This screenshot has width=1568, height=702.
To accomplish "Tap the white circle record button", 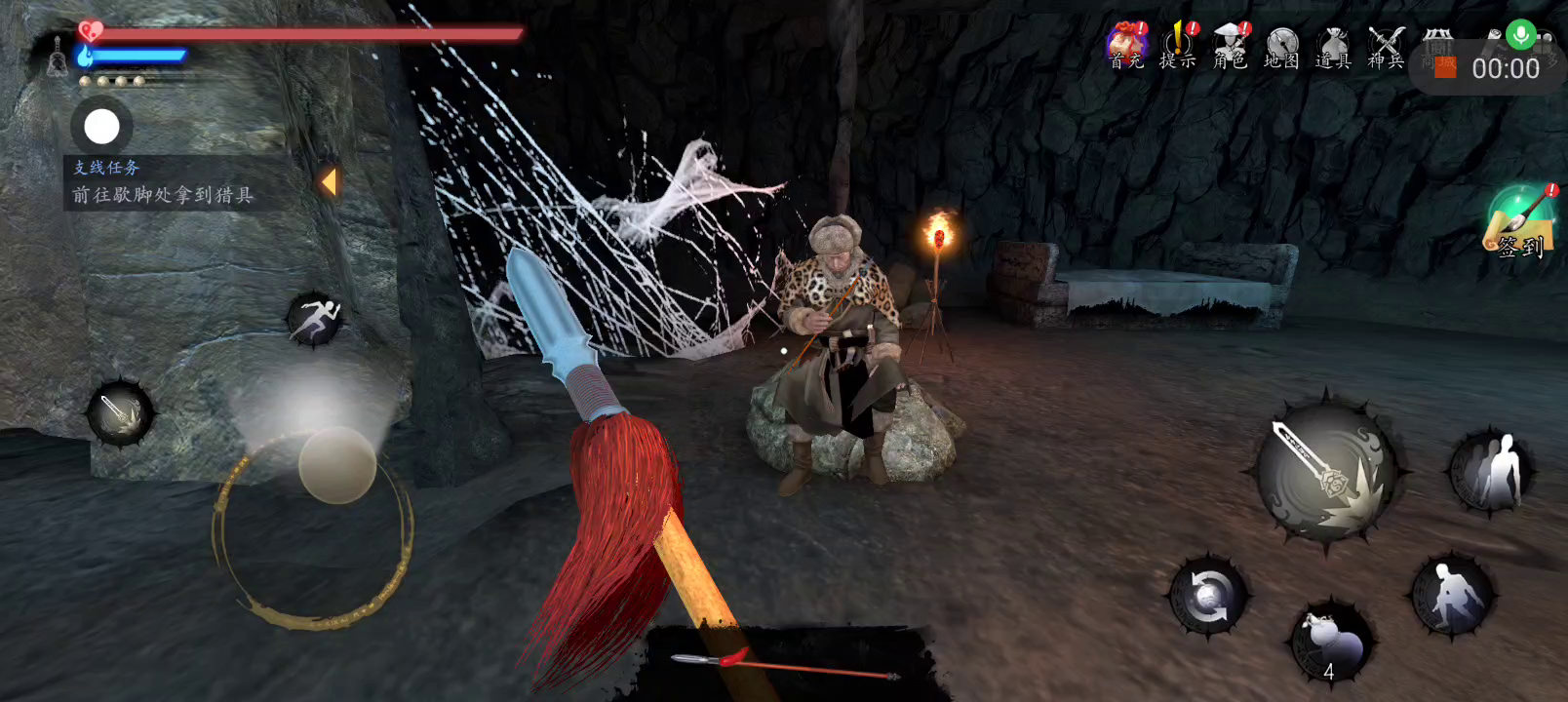I will 101,127.
